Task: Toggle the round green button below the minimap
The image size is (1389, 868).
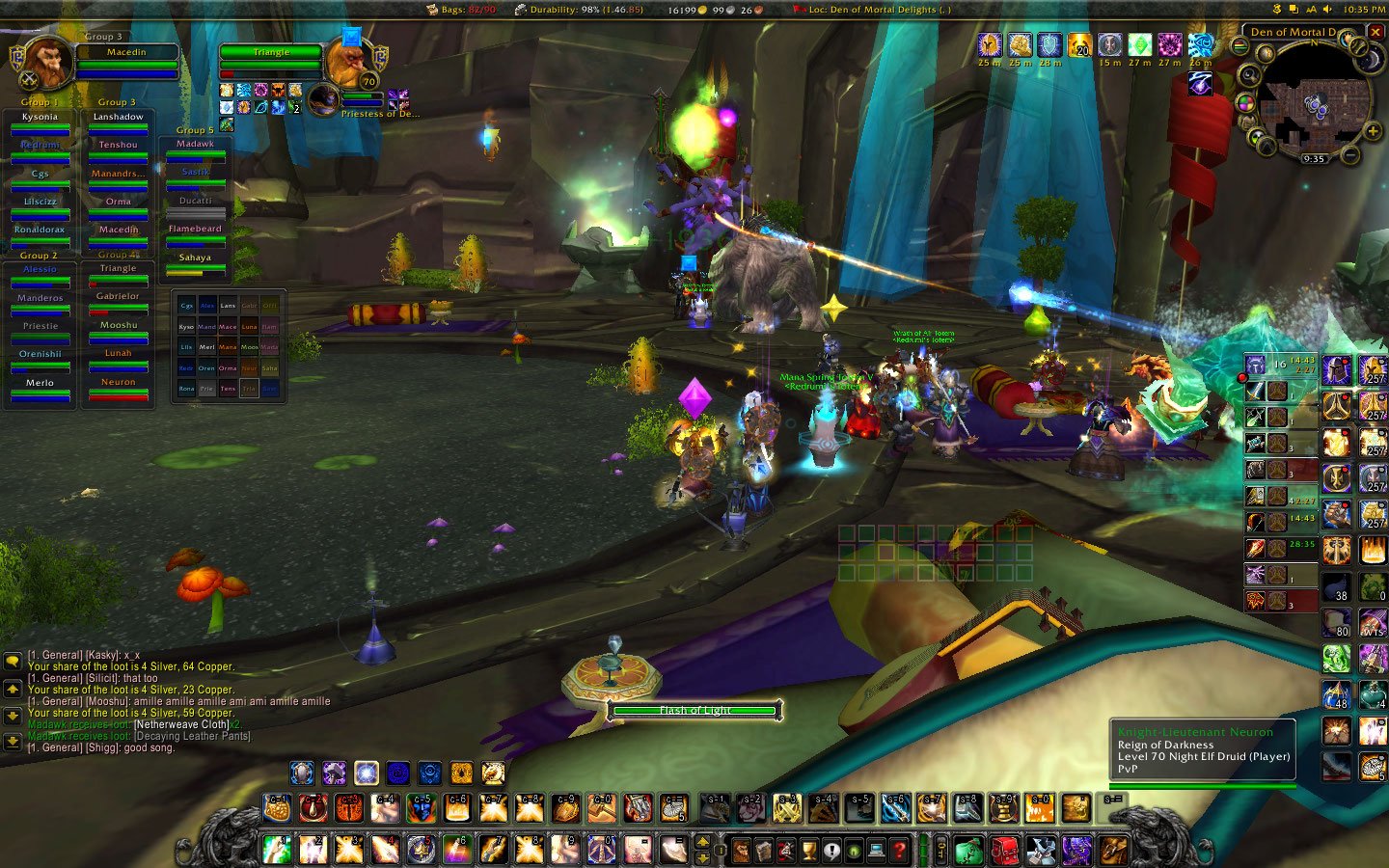Action: (x=1256, y=136)
